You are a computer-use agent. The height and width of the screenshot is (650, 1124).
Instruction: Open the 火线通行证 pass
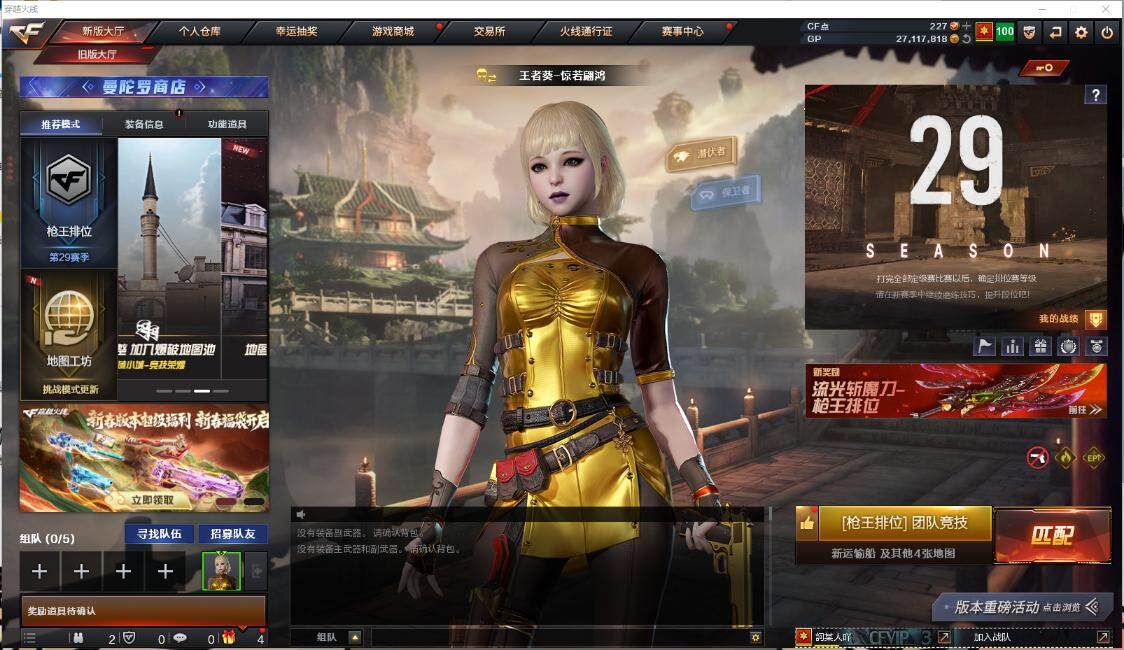pos(586,31)
